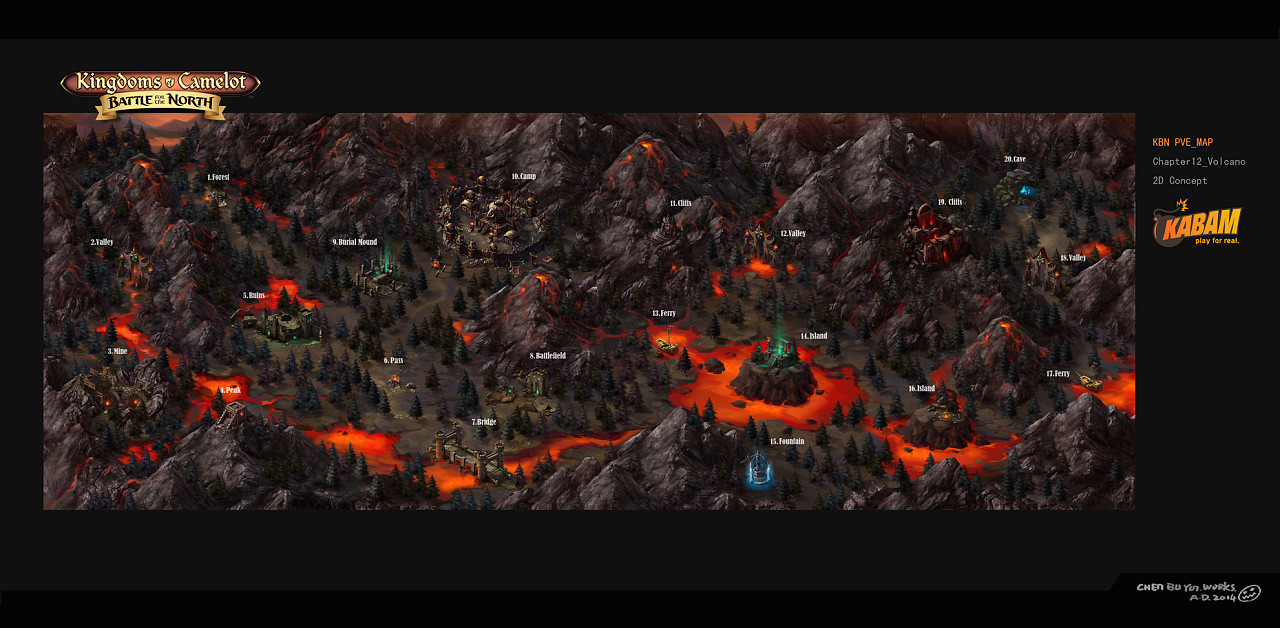The width and height of the screenshot is (1280, 628).
Task: Choose the 6.Pass level marker
Action: (393, 360)
